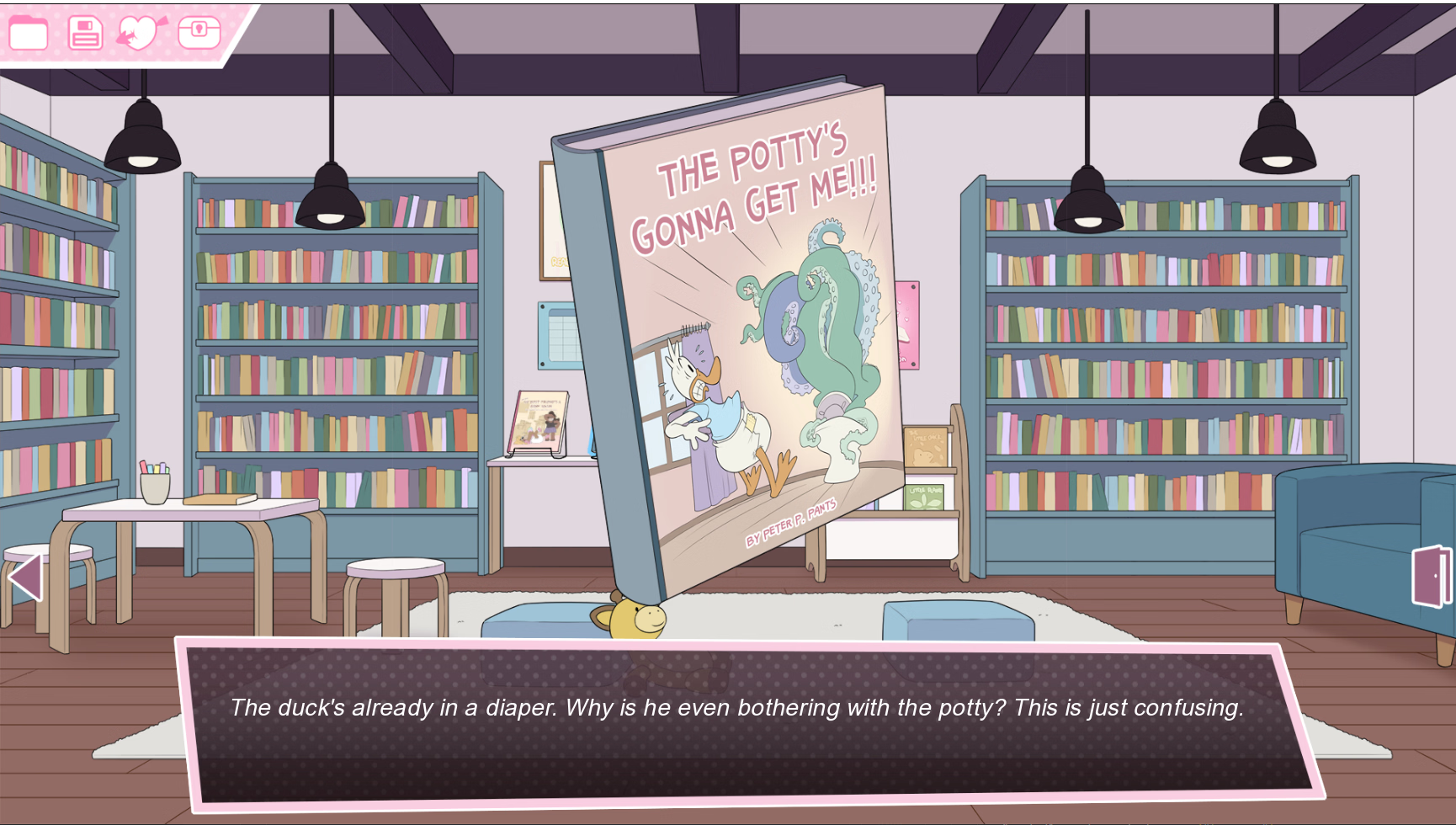This screenshot has width=1456, height=825.
Task: Open the locked chest icon
Action: click(x=199, y=33)
